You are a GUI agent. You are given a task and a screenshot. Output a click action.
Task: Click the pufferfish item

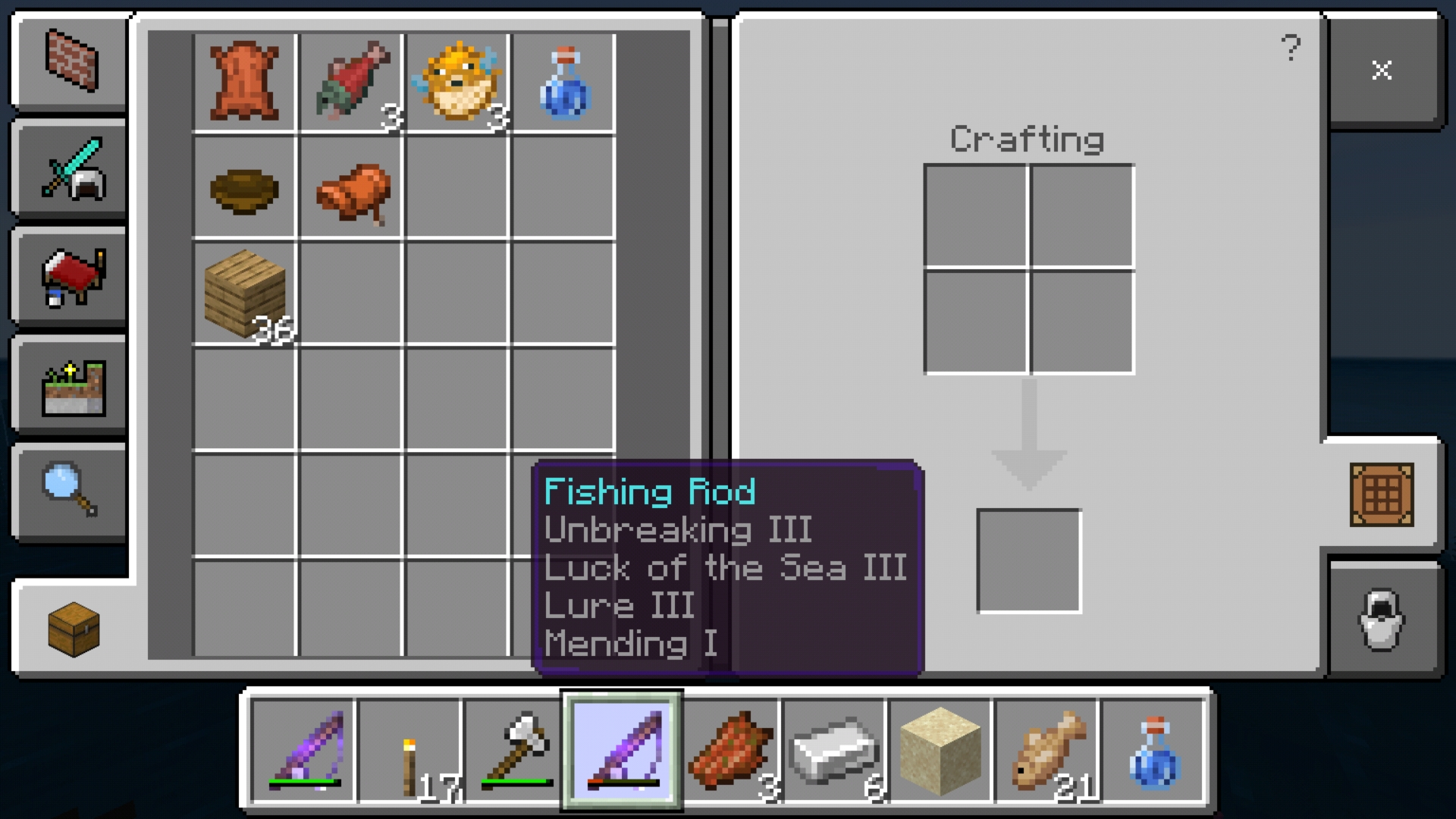457,81
